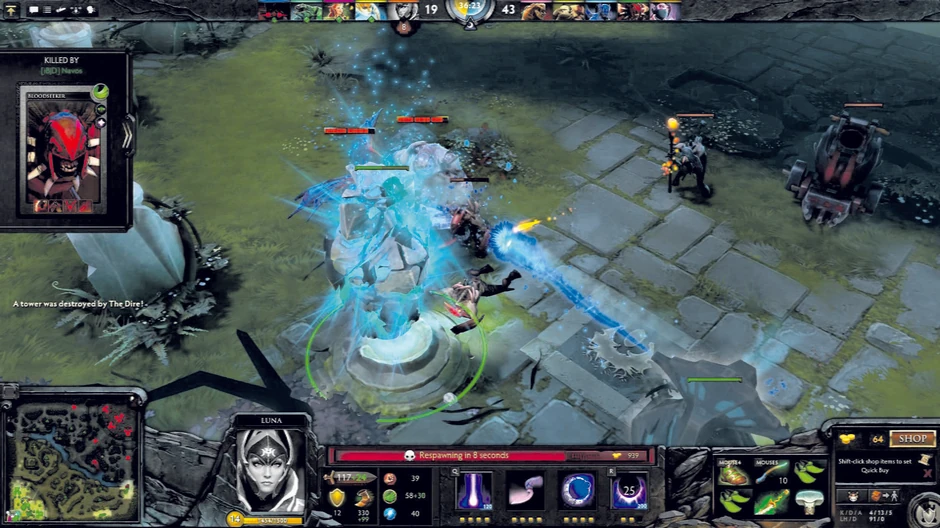Open the Shop panel
The image size is (940, 528).
[911, 438]
